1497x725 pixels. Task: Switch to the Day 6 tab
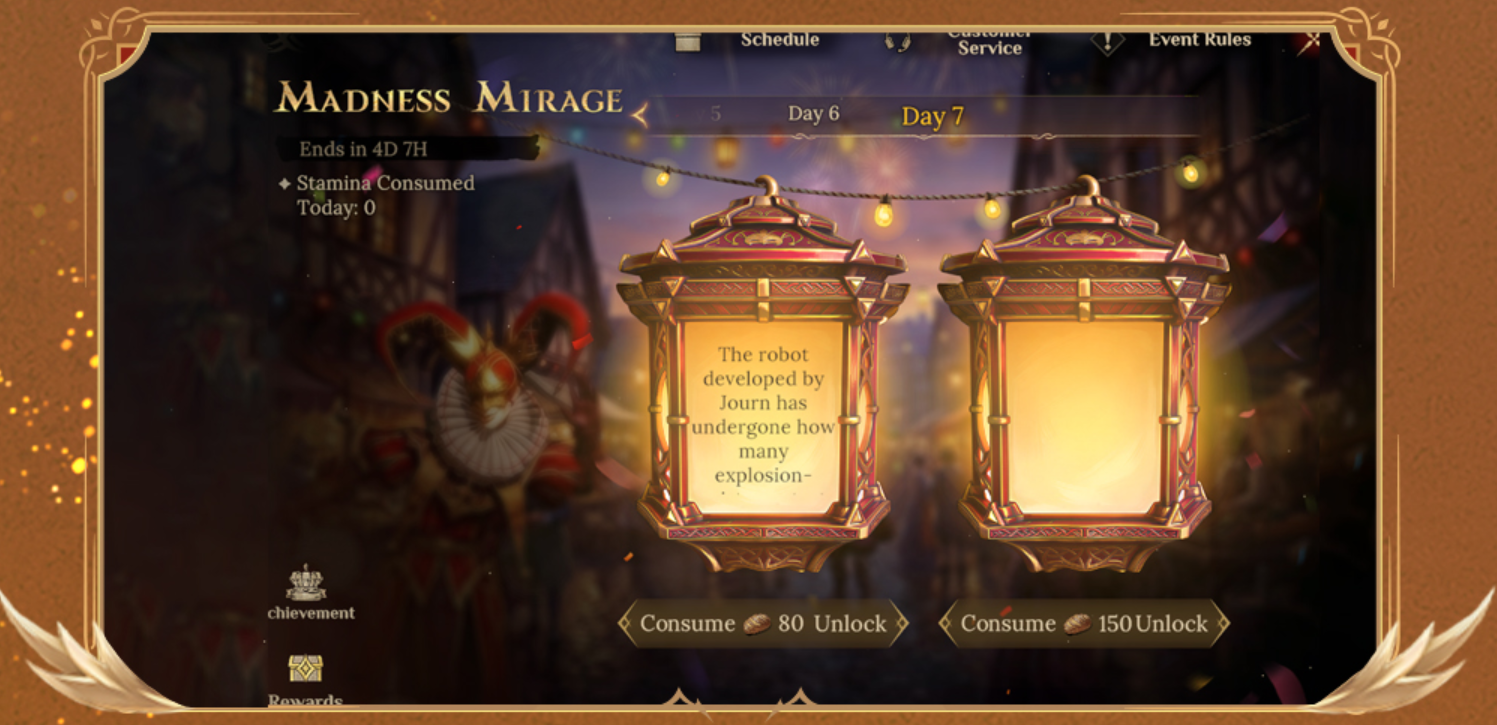[813, 114]
